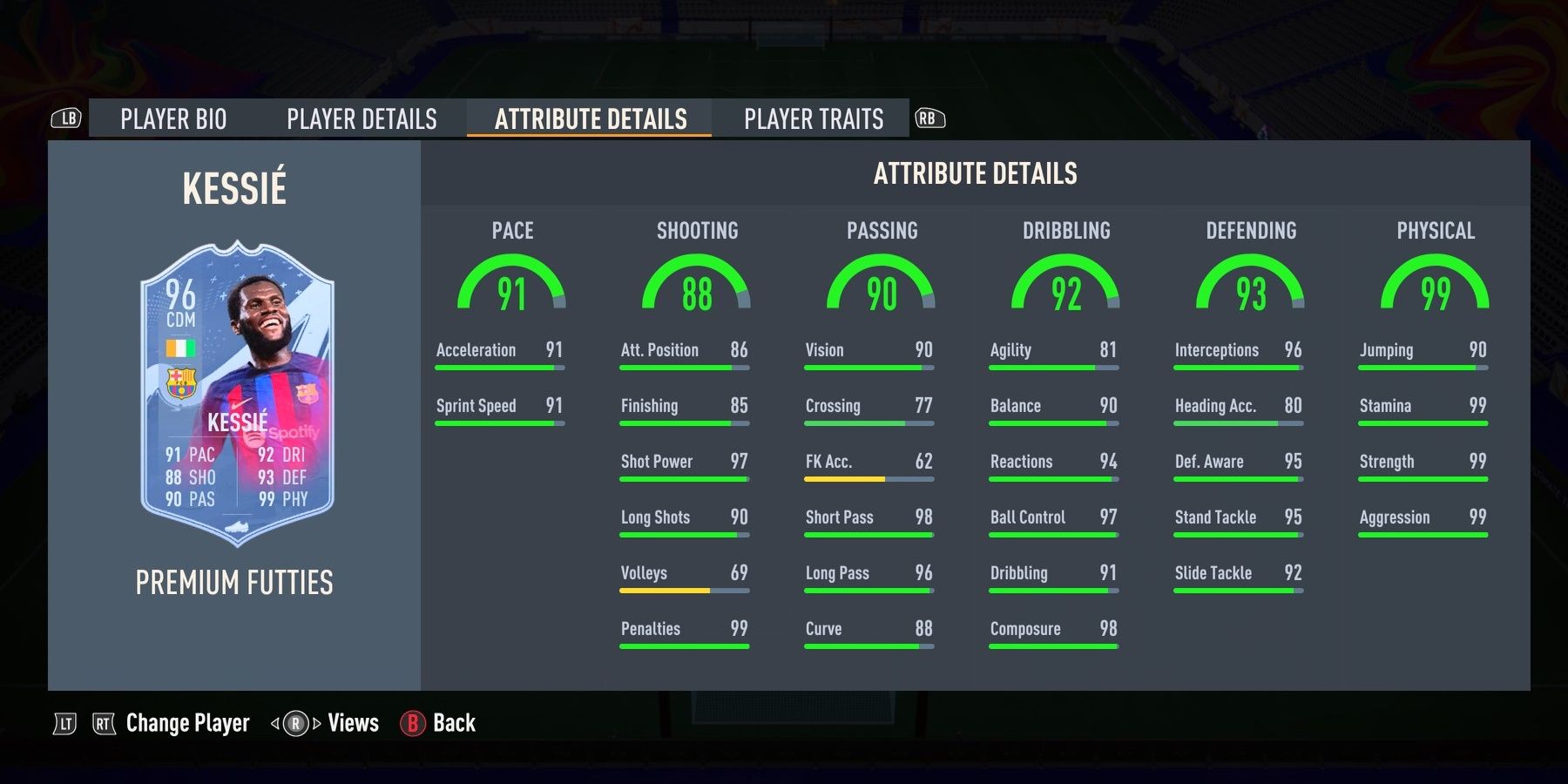Click the Premium Futties label
Screen dimensions: 1568x784
235,584
